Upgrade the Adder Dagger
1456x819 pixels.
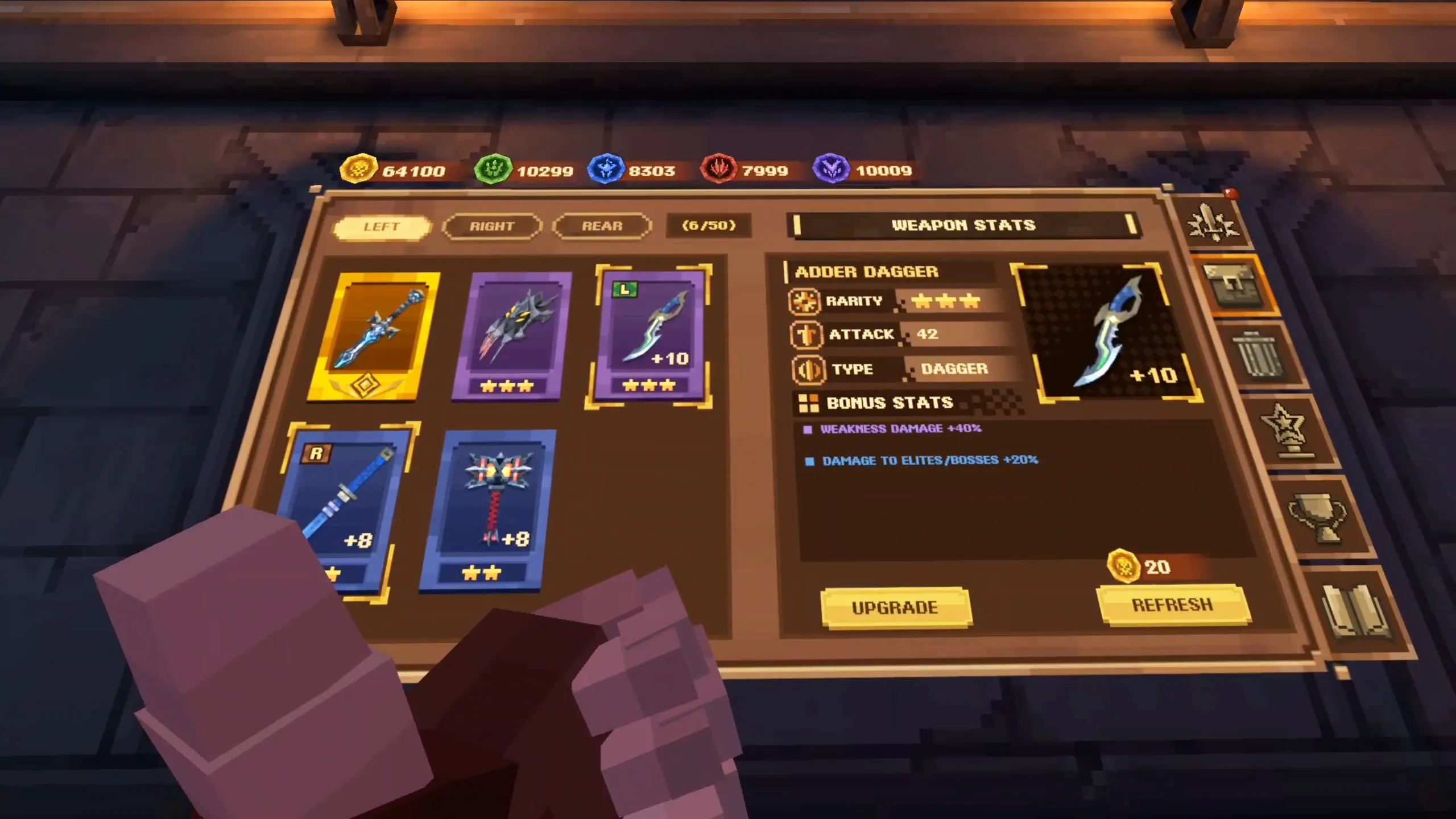click(x=895, y=607)
